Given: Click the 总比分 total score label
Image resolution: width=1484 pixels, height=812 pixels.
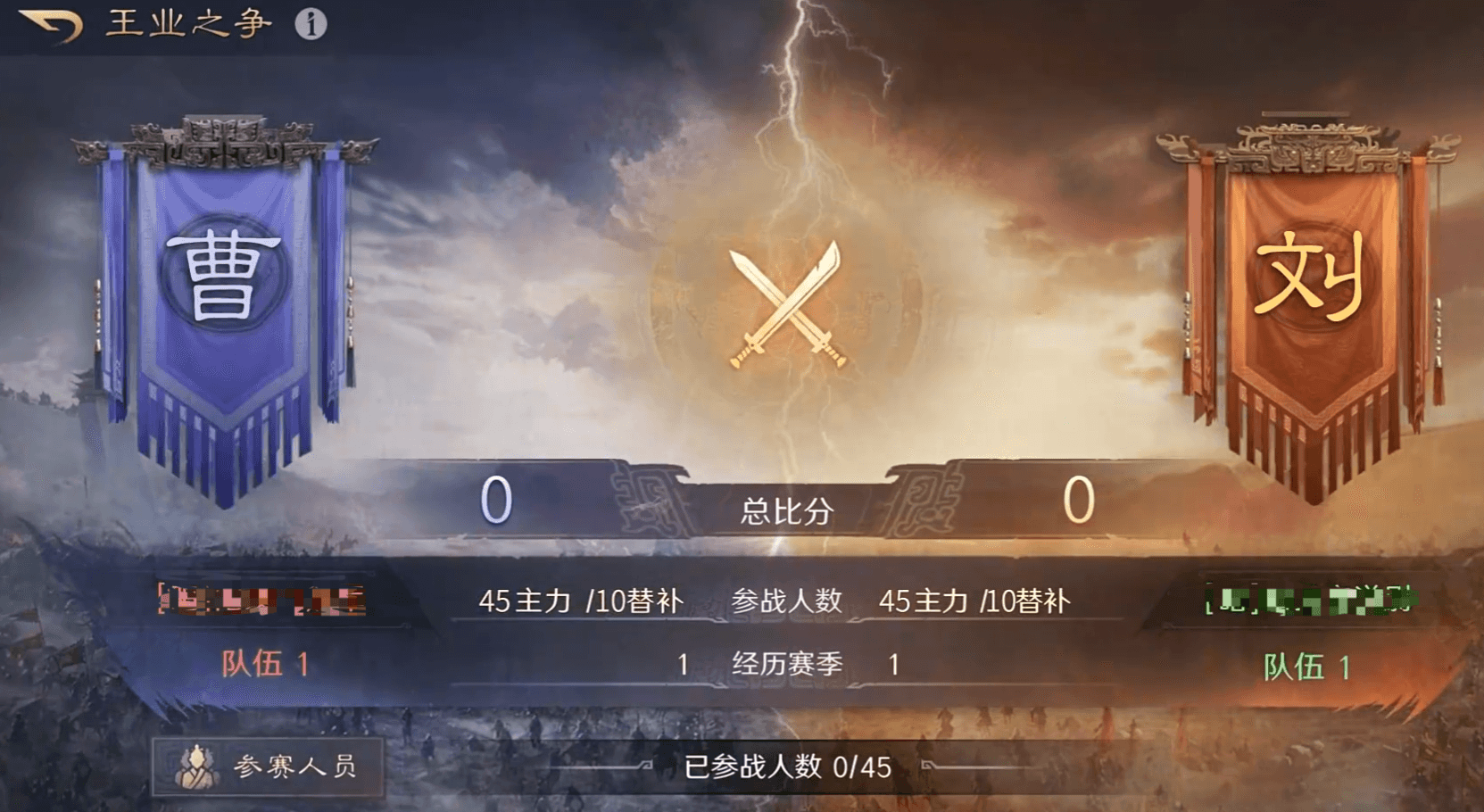Looking at the screenshot, I should 784,512.
